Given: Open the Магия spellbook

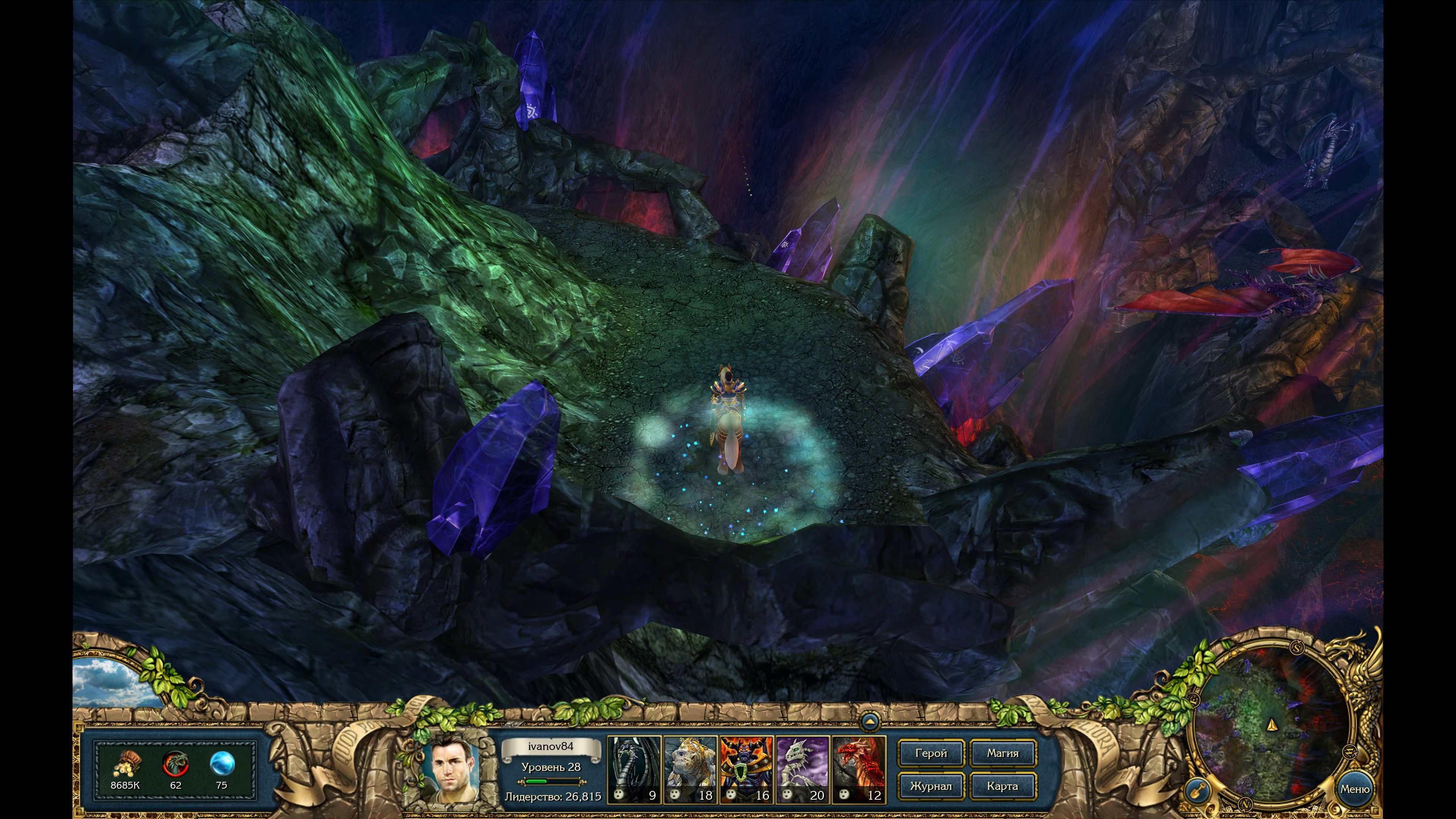Looking at the screenshot, I should pyautogui.click(x=1003, y=753).
